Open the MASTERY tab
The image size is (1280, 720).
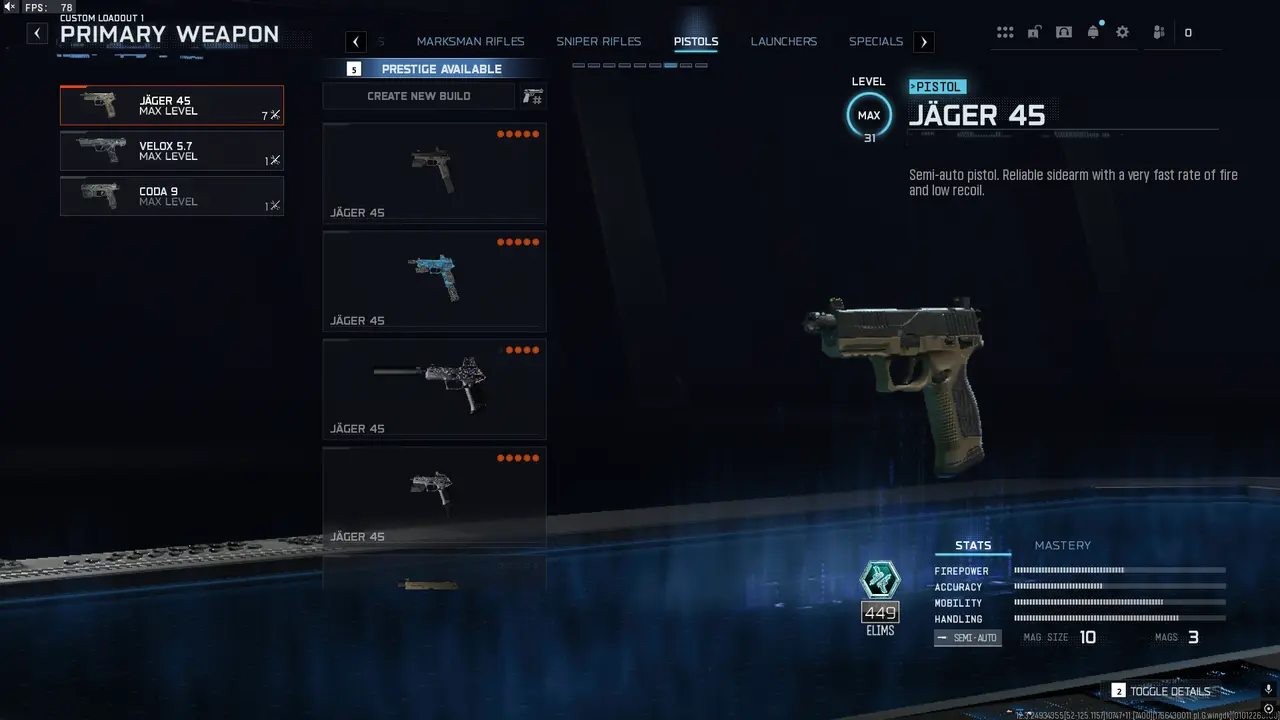[1063, 545]
